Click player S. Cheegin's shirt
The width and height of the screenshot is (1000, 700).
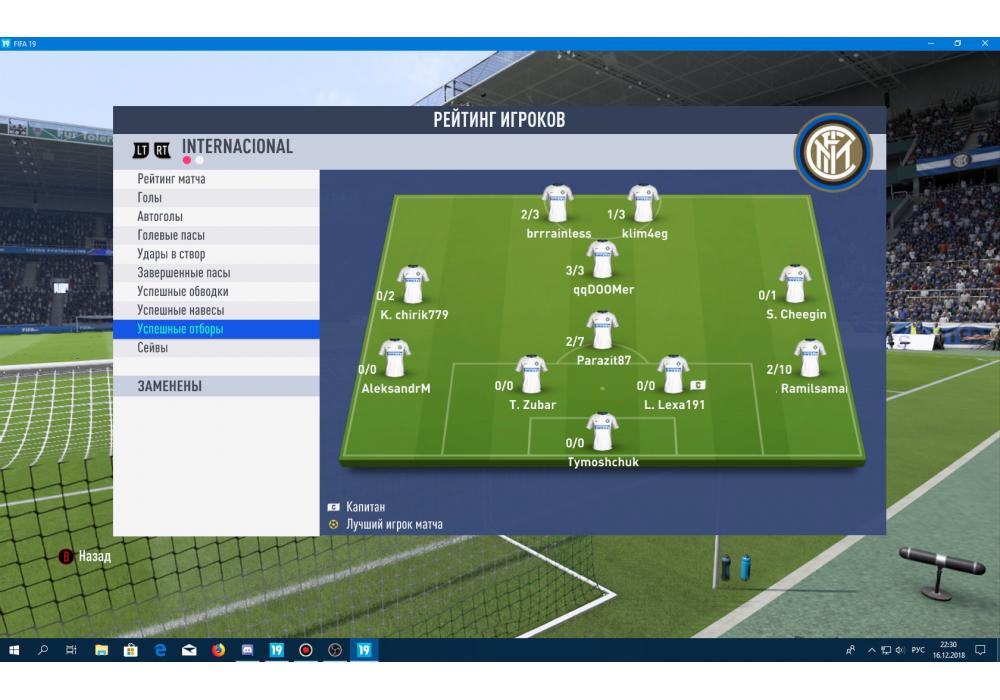click(795, 284)
